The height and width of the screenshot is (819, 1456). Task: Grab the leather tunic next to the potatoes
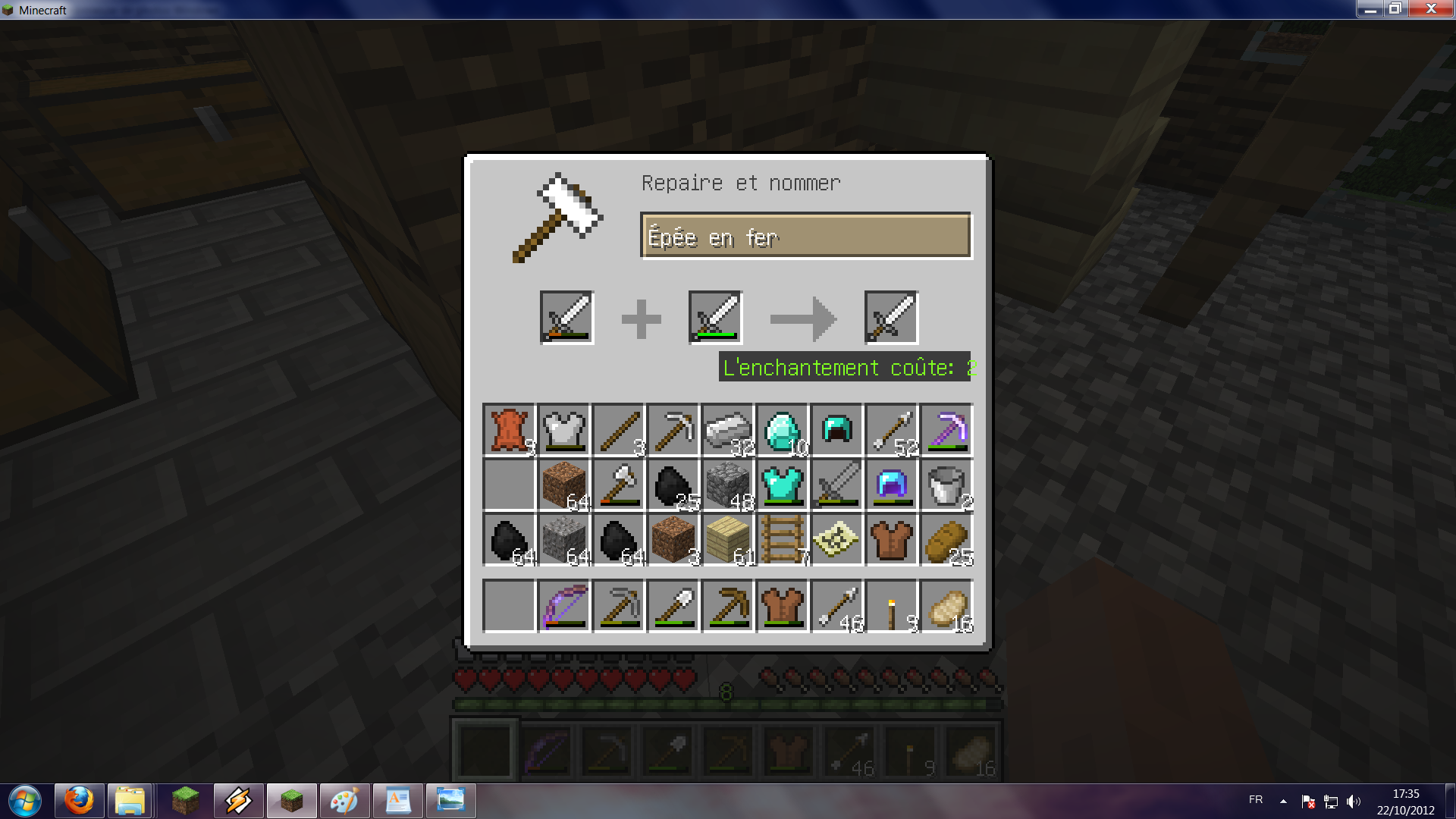tap(892, 540)
